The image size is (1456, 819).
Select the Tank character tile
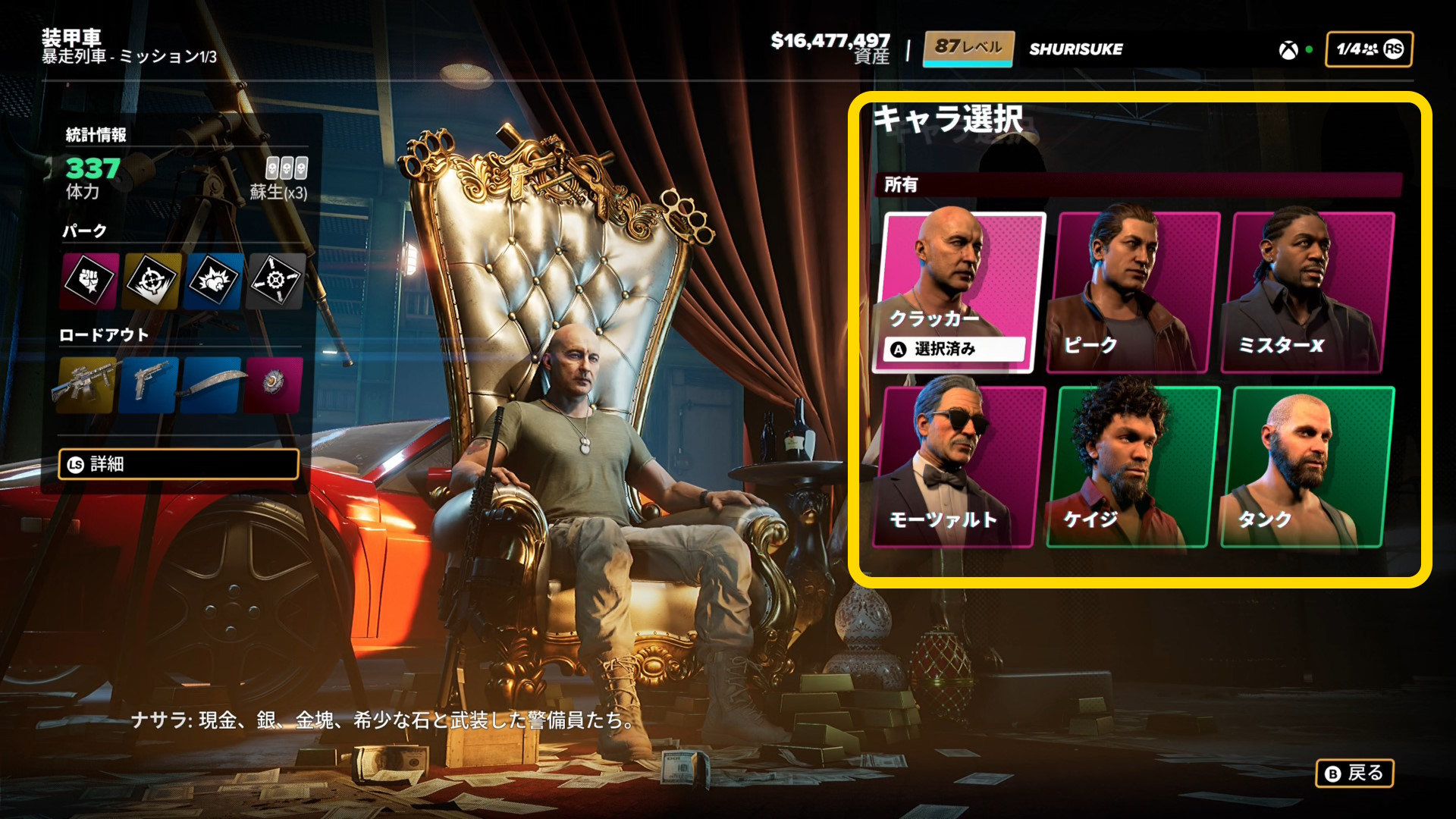[1307, 466]
